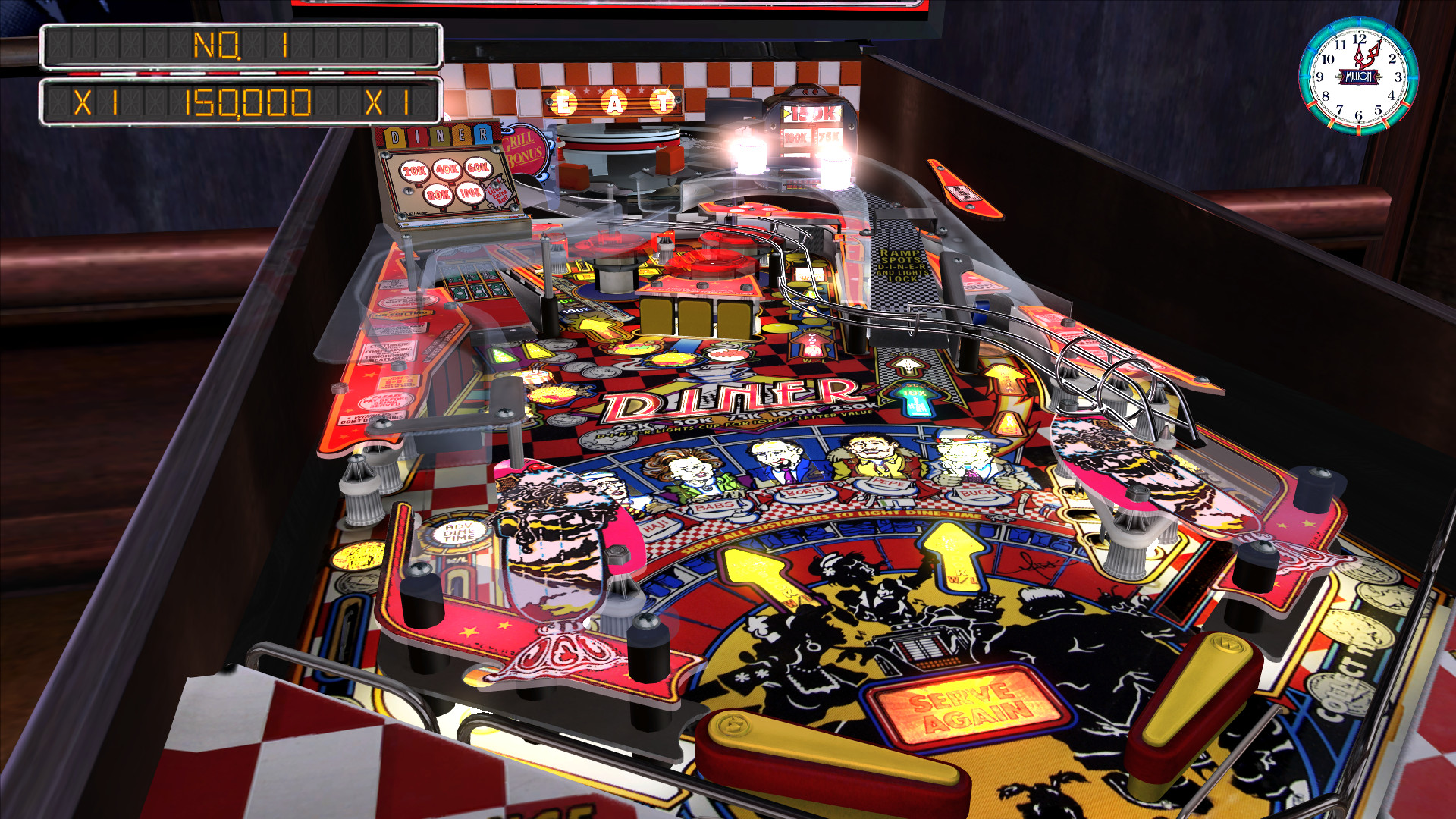1456x819 pixels.
Task: Click the X1 150,000 score readout
Action: point(243,102)
